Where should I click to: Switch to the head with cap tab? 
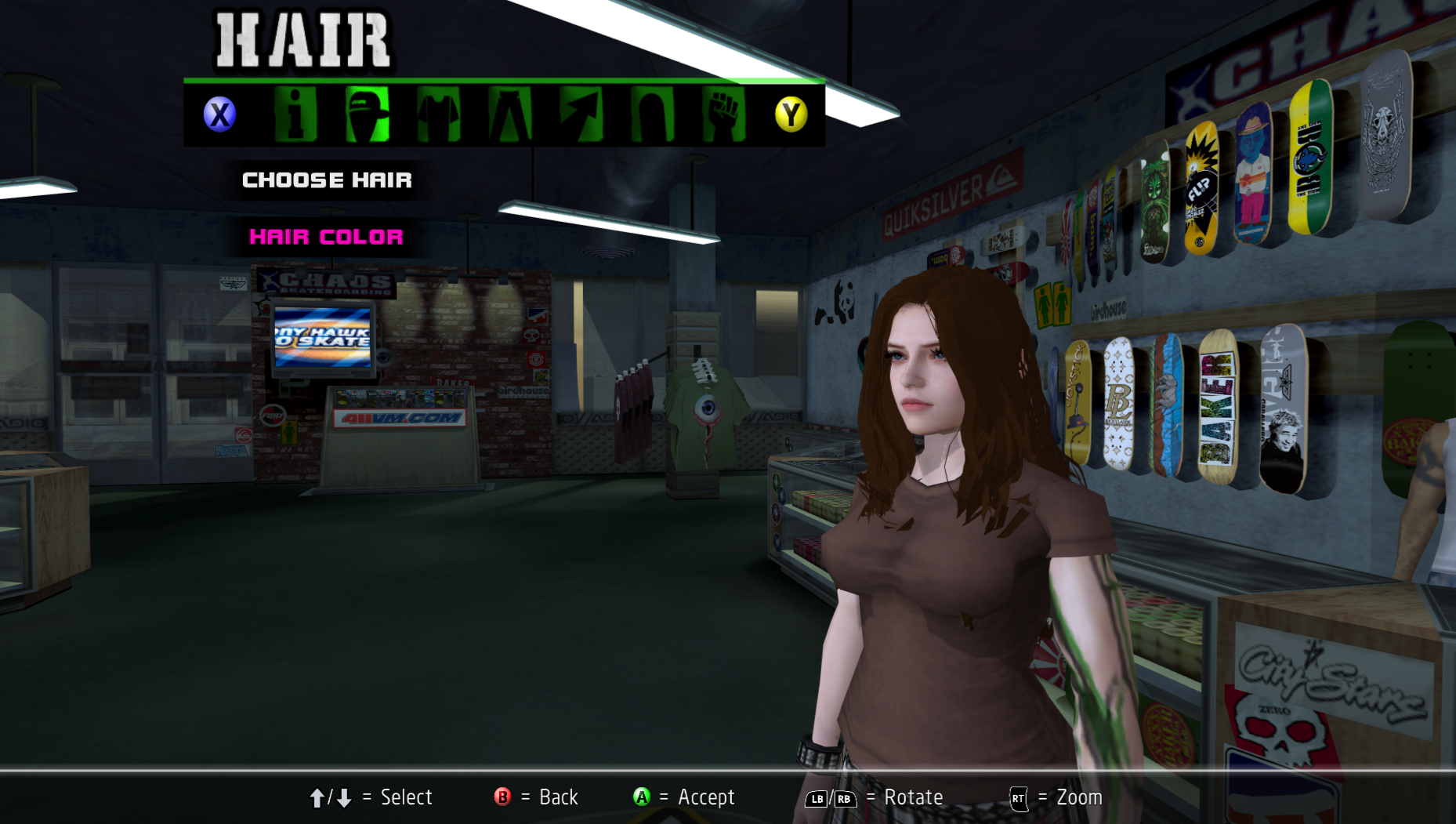tap(367, 114)
